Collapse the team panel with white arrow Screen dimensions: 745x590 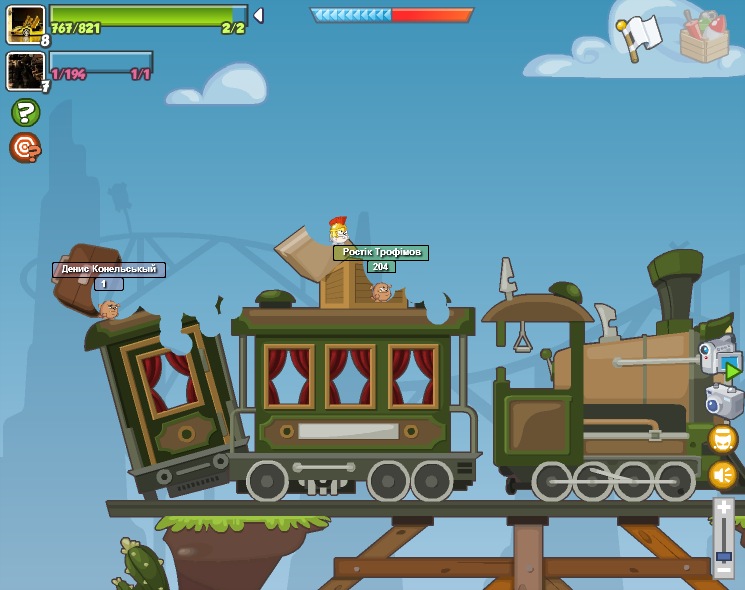point(258,15)
